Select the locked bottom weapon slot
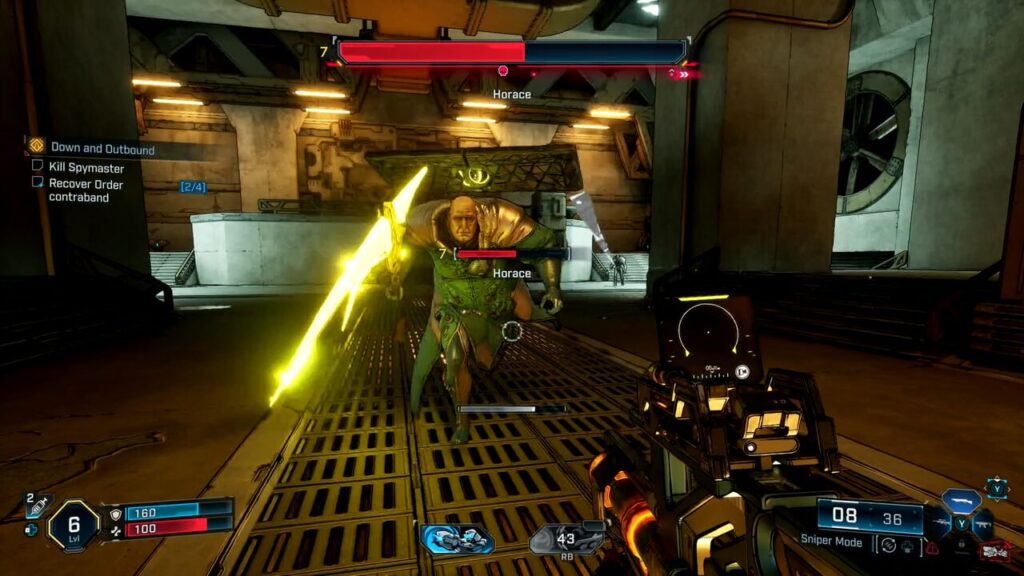The image size is (1024, 576). click(962, 546)
